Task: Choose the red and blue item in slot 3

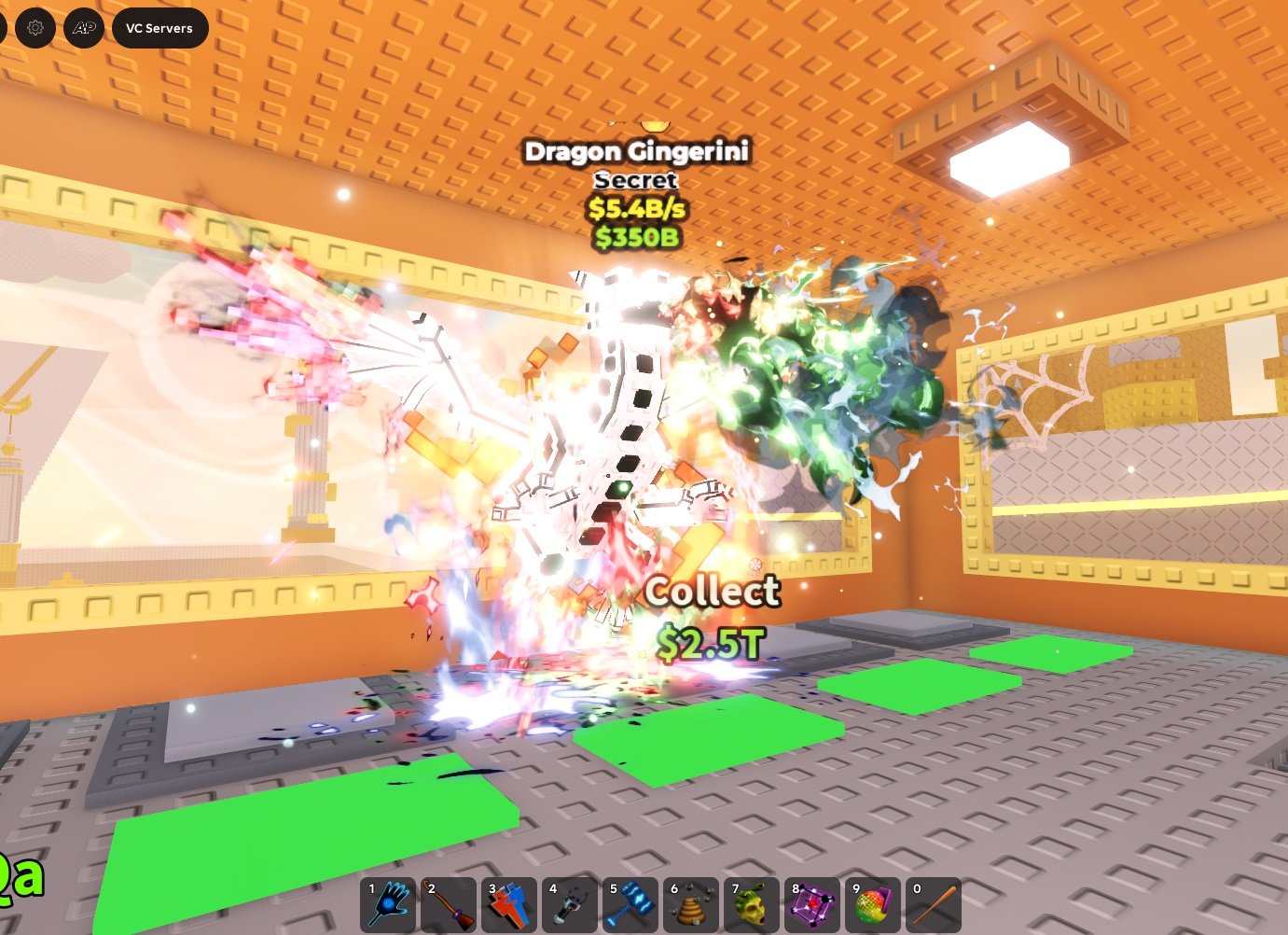Action: tap(510, 904)
